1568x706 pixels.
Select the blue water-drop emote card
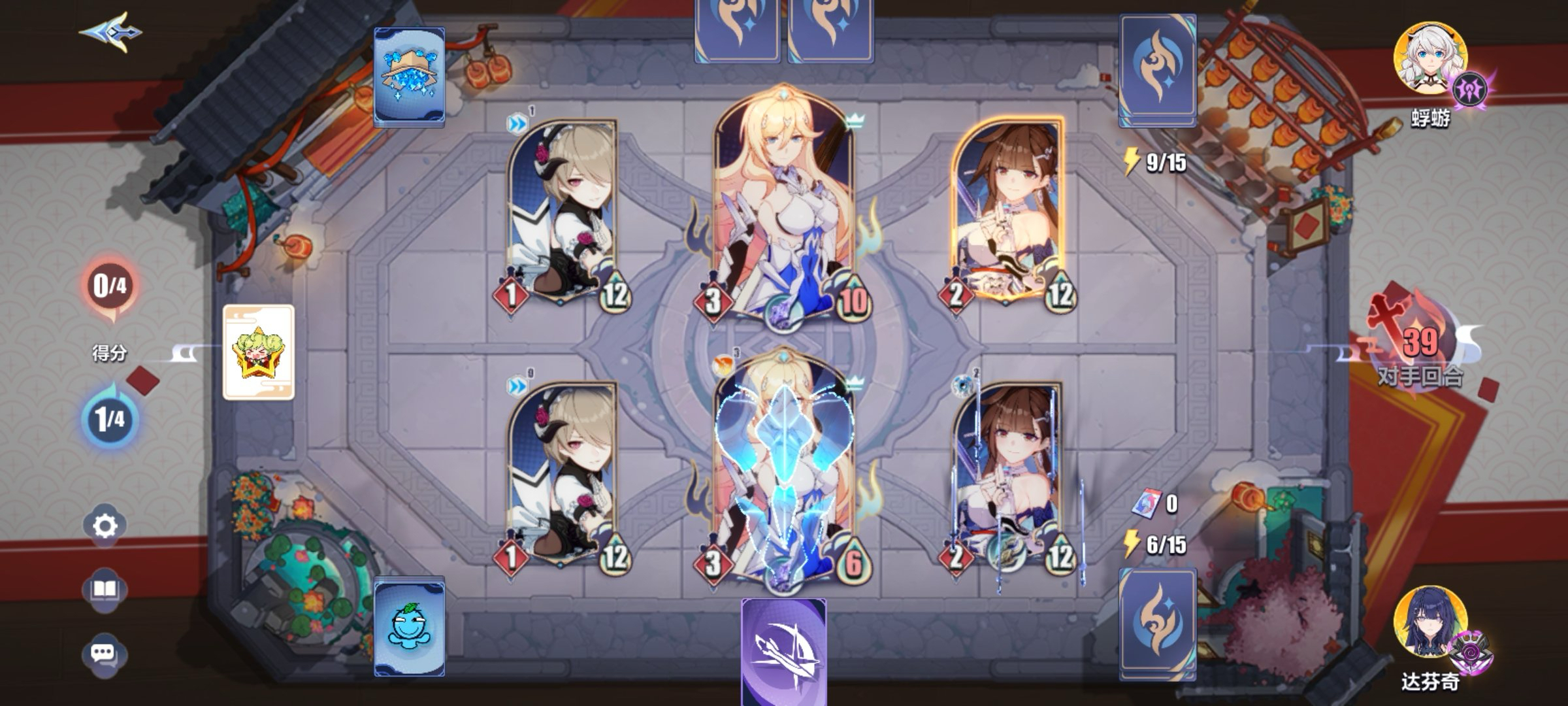click(410, 628)
